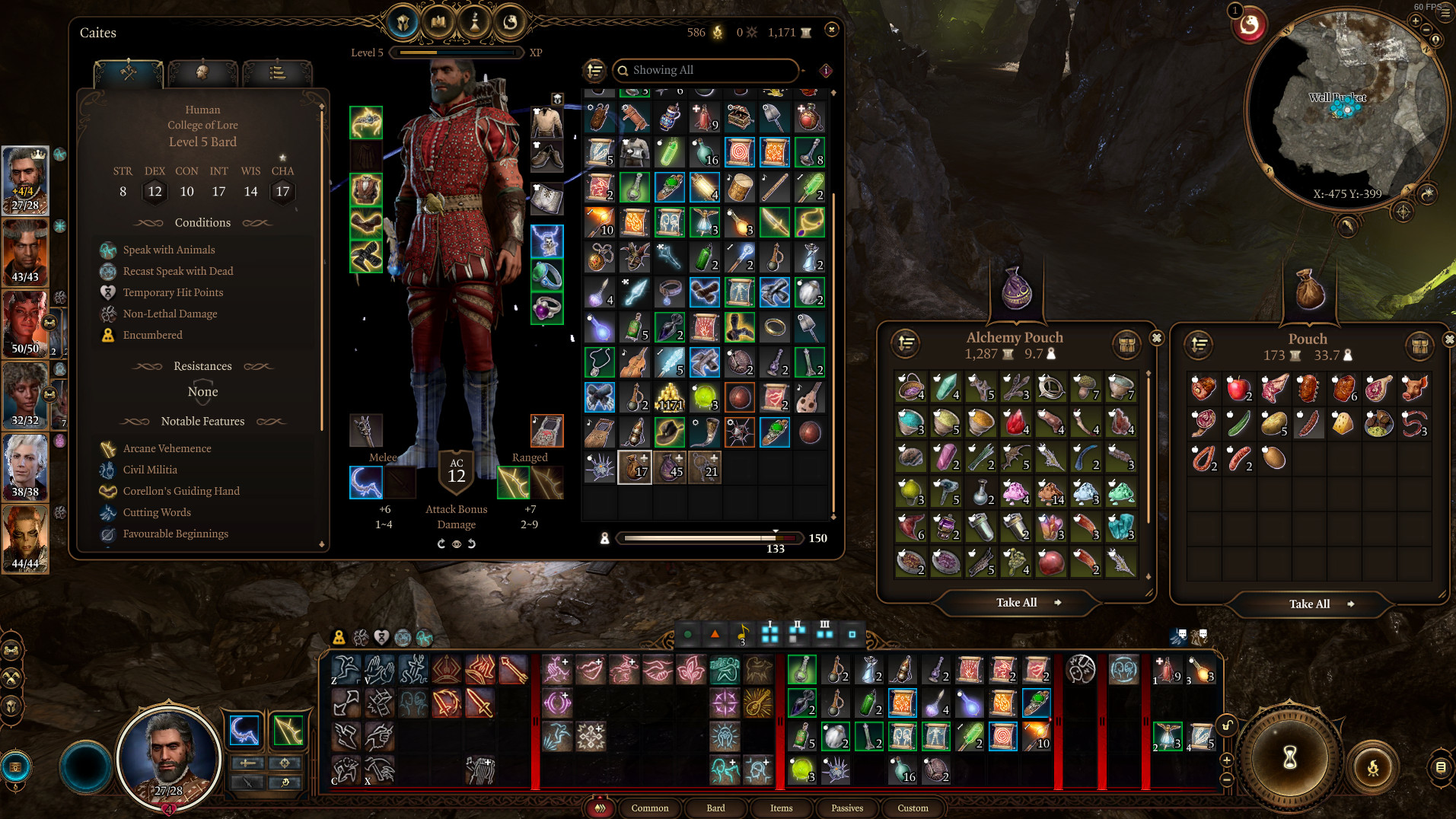This screenshot has width=1456, height=819.
Task: Switch to the Items hotbar tab
Action: point(781,808)
